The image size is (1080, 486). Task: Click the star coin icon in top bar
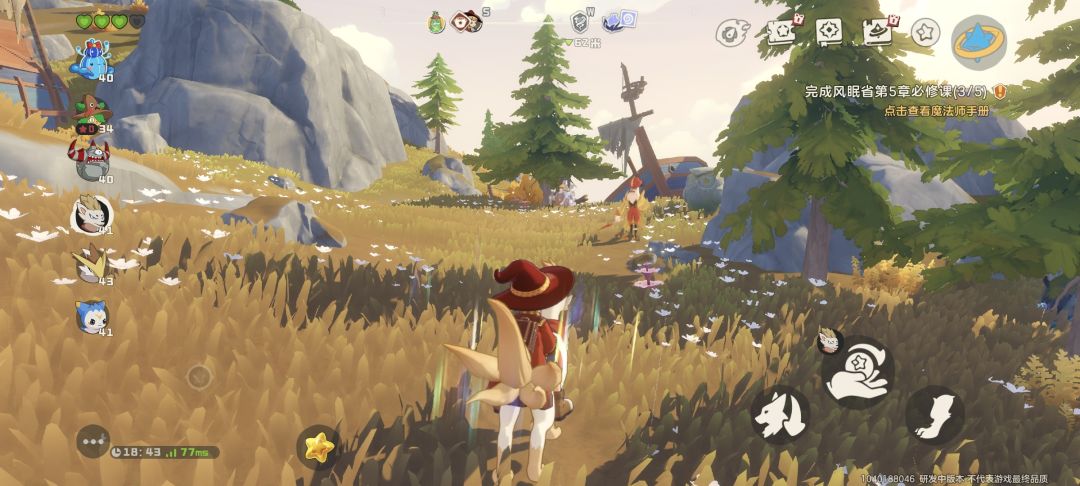coord(924,32)
